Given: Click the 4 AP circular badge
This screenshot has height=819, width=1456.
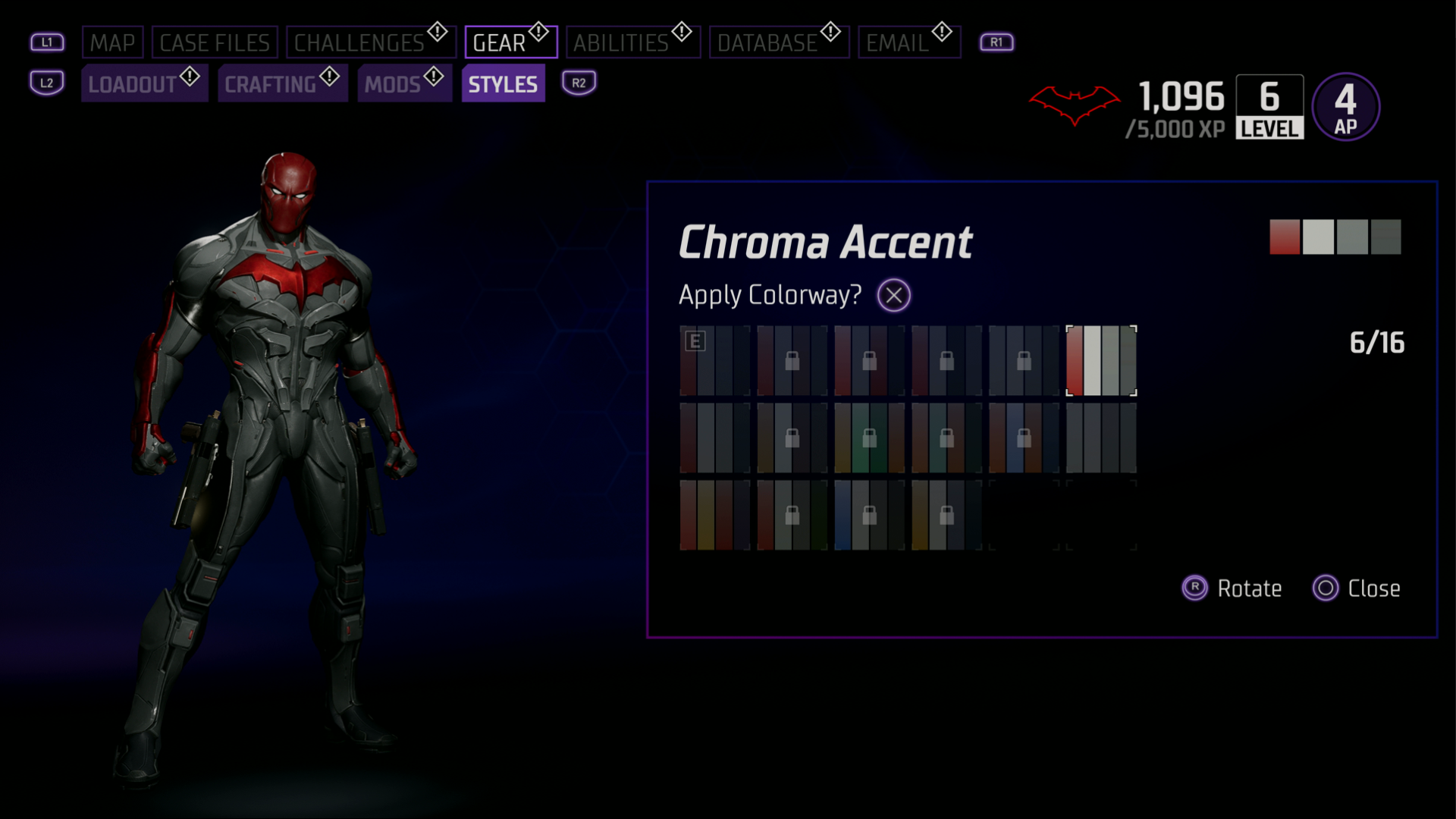Looking at the screenshot, I should 1345,106.
